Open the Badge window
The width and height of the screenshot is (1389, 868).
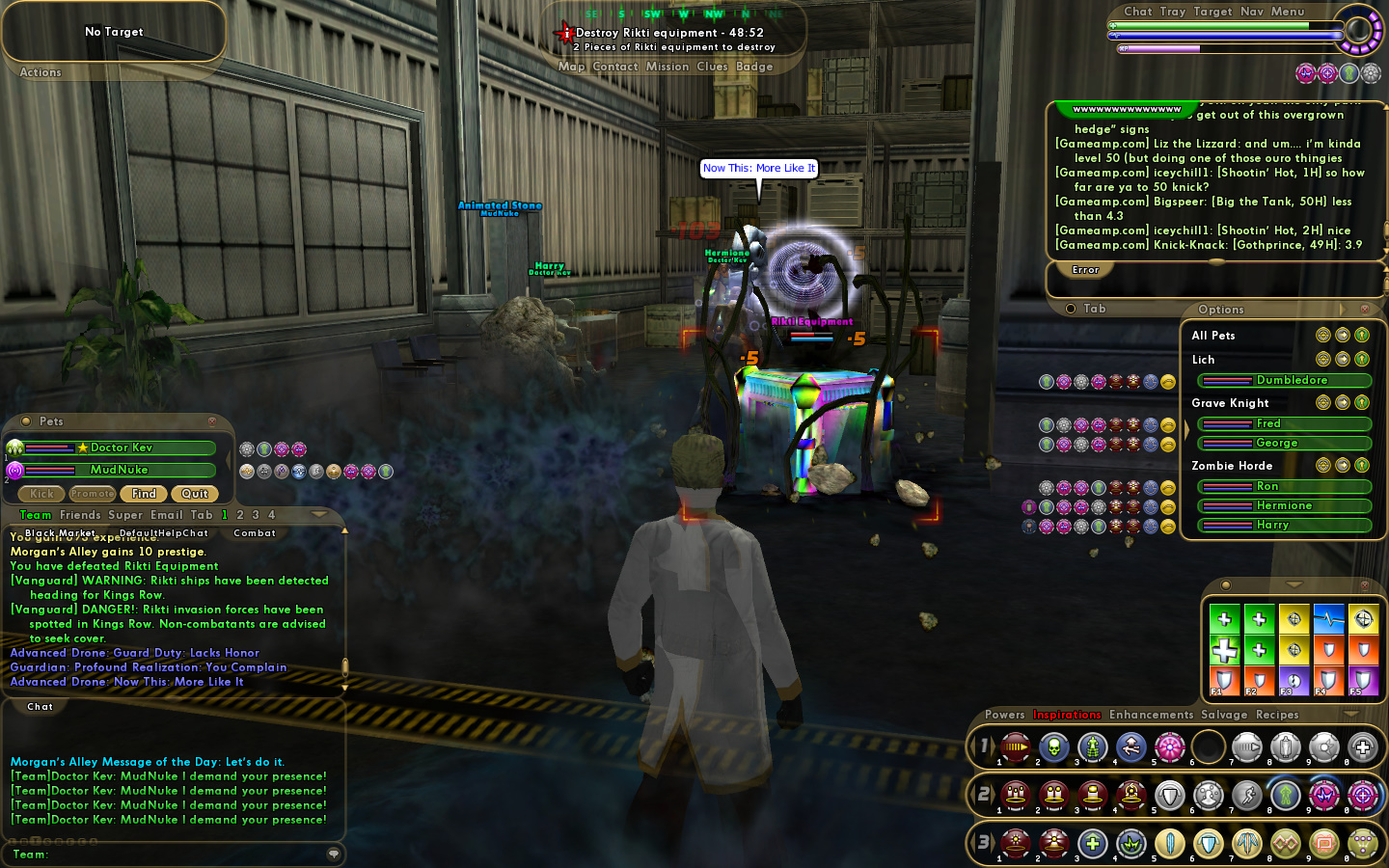click(x=754, y=67)
